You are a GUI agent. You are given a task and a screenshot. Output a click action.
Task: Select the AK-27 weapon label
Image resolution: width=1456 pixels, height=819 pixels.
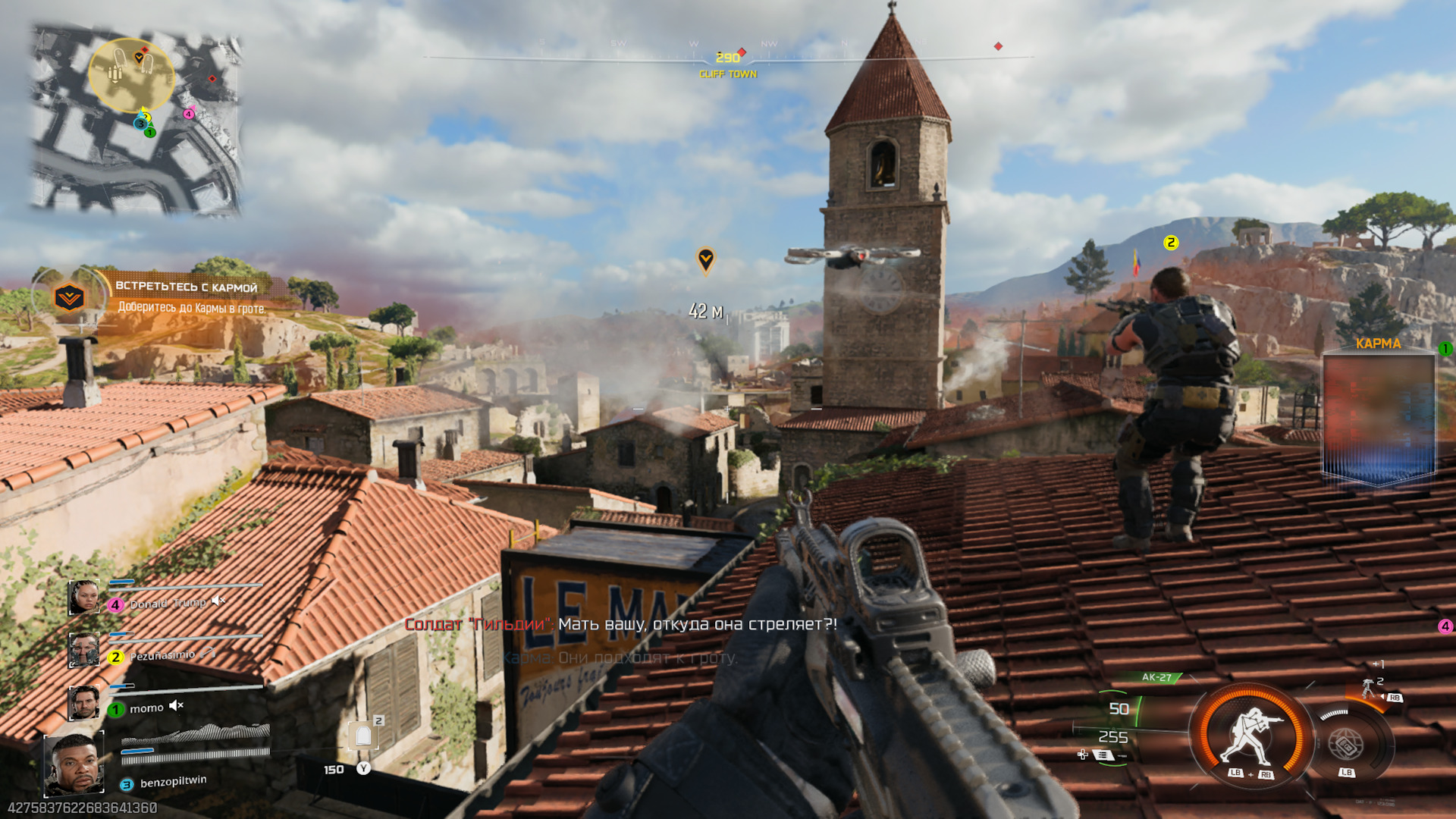tap(1156, 677)
